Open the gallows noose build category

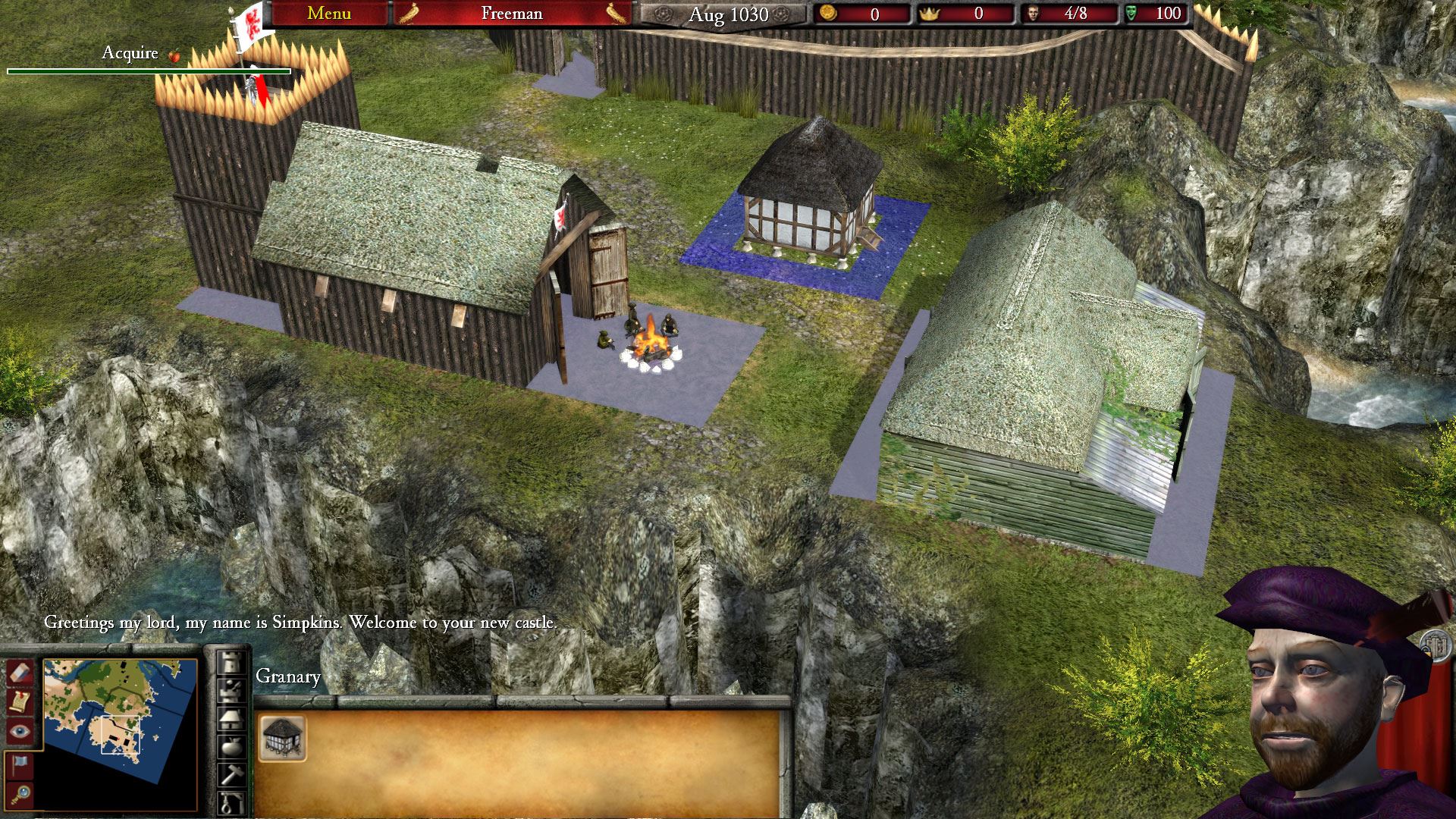click(x=231, y=802)
